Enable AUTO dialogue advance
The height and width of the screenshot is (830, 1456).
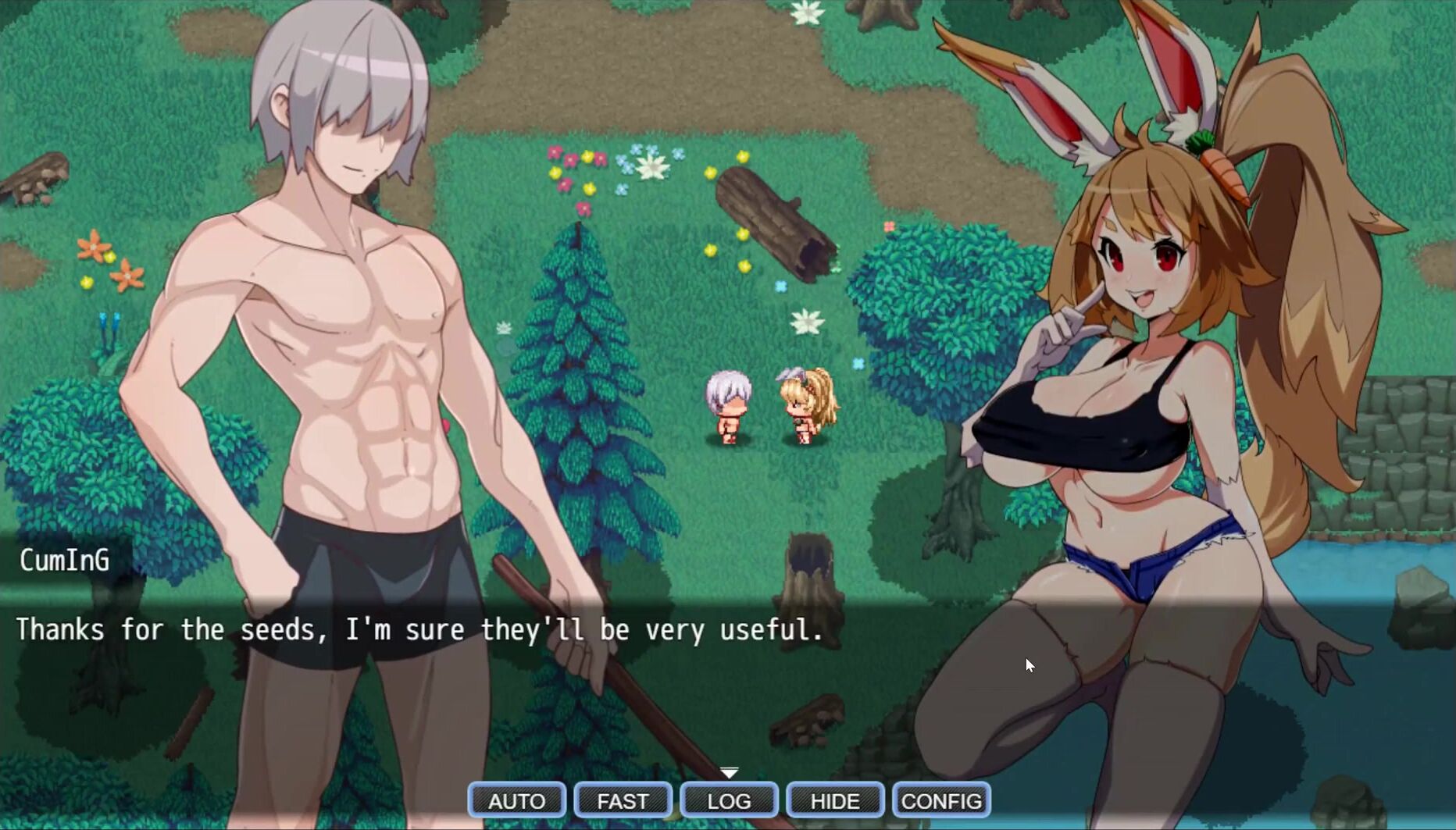point(516,800)
